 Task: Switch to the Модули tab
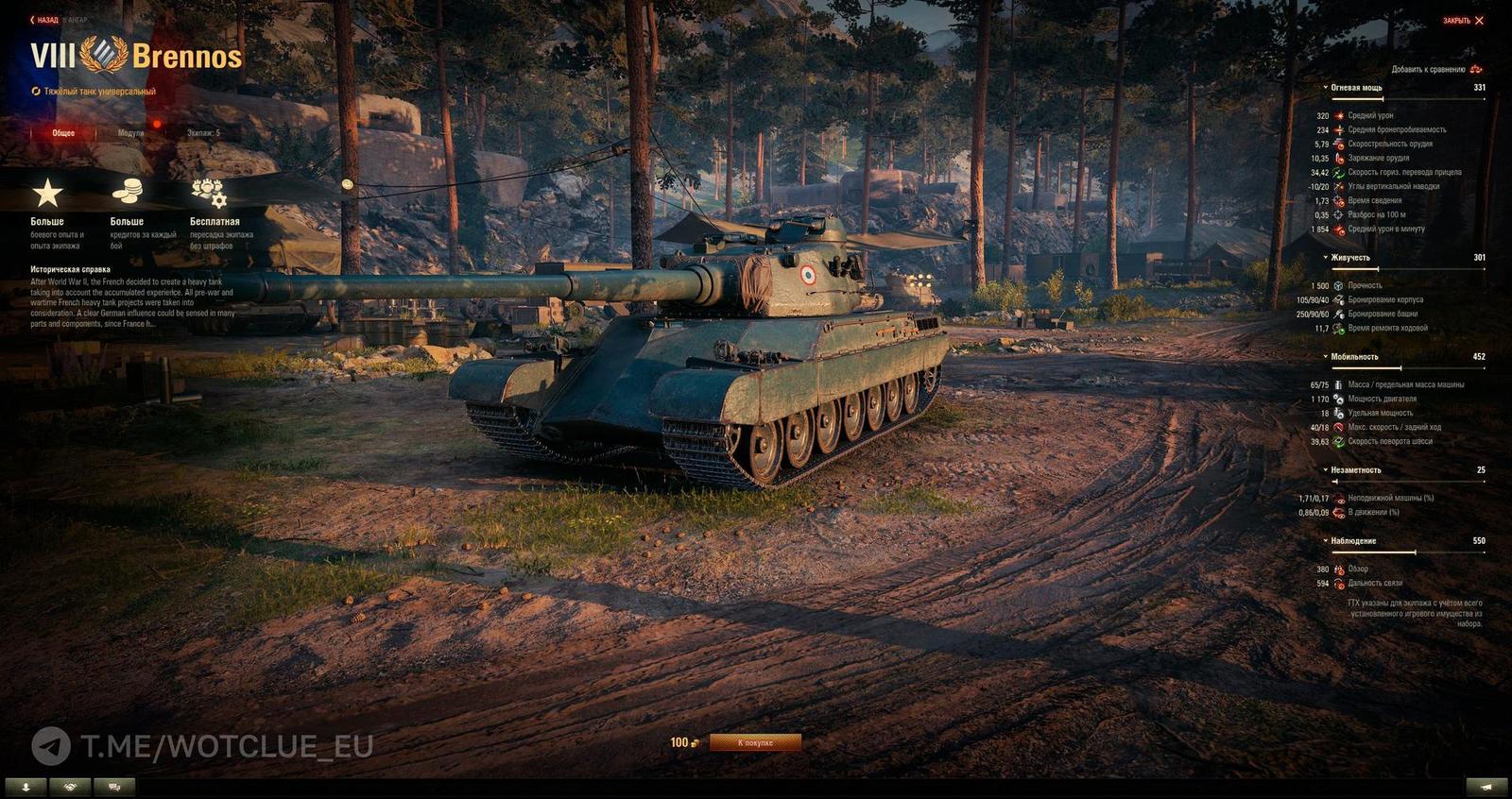point(131,133)
